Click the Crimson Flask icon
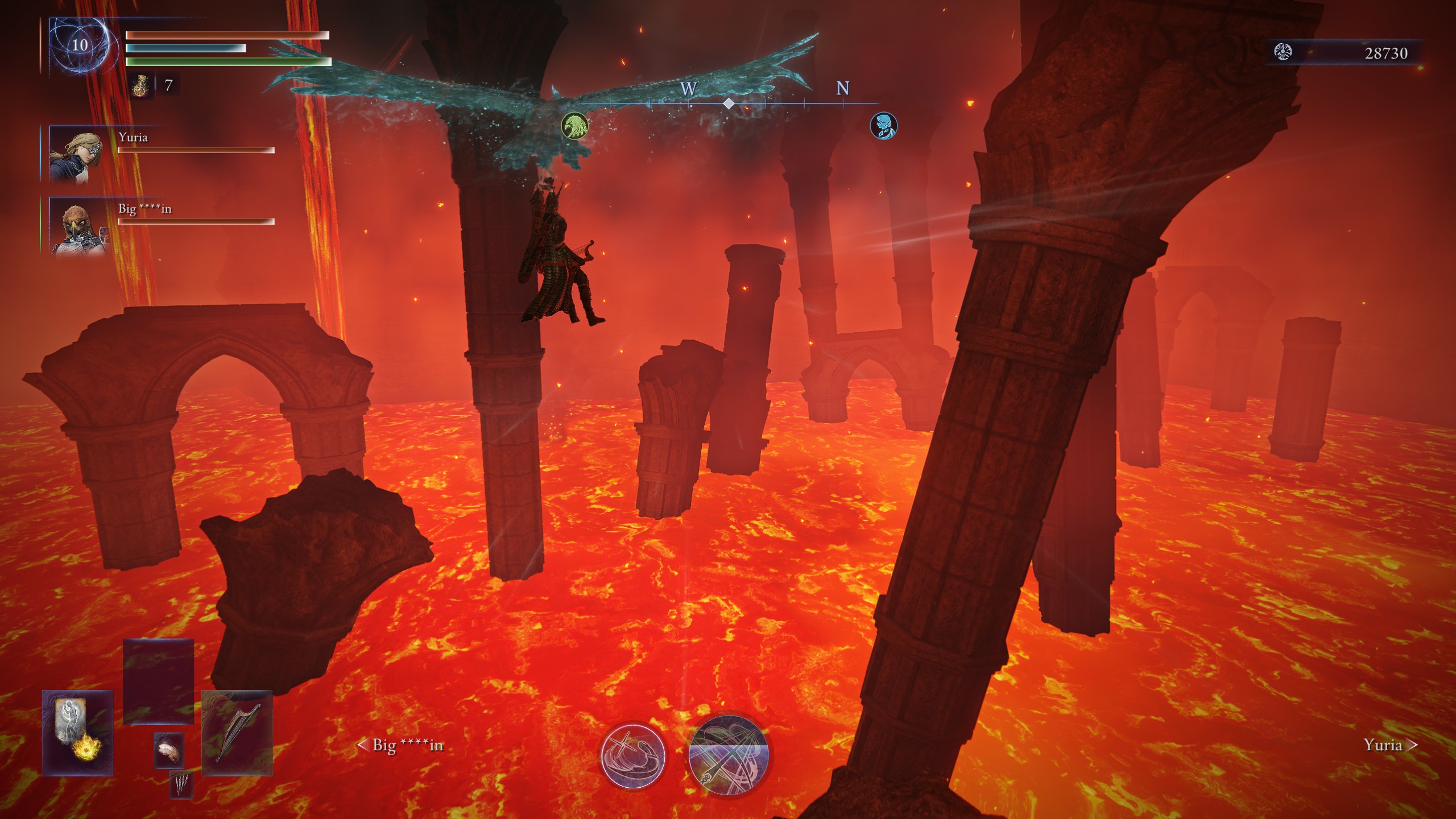Viewport: 1456px width, 819px height. [142, 87]
